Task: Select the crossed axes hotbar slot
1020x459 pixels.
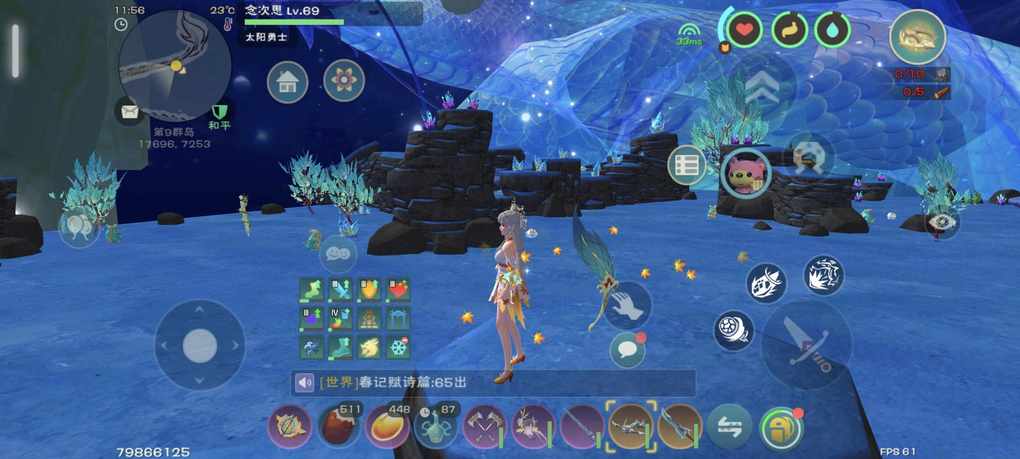Action: [484, 427]
